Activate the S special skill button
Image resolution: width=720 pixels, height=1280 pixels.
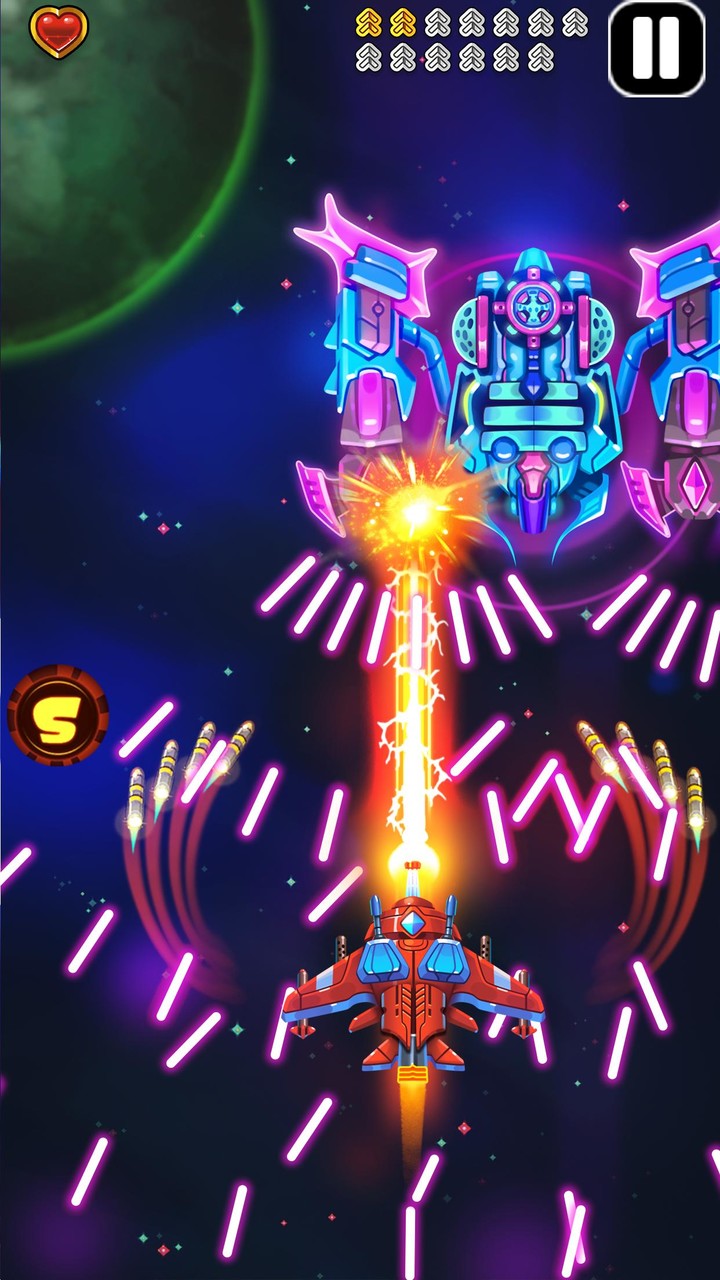pos(58,715)
